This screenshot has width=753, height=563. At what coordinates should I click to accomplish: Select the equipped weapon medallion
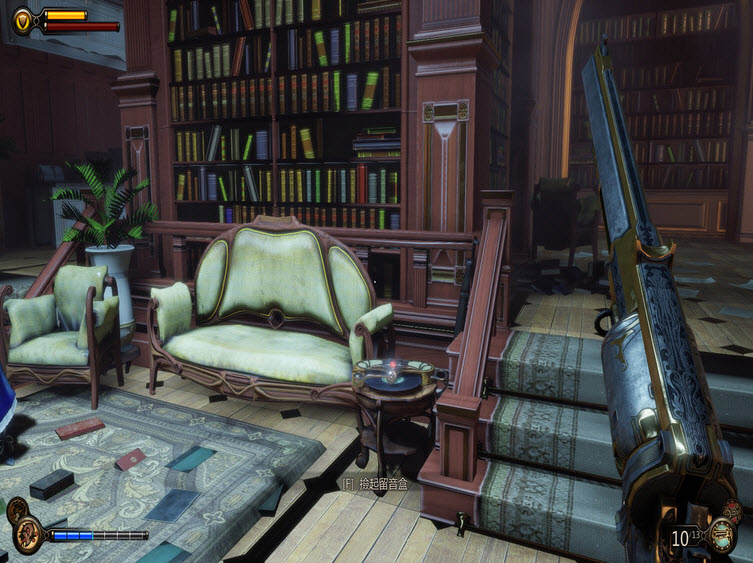[721, 535]
